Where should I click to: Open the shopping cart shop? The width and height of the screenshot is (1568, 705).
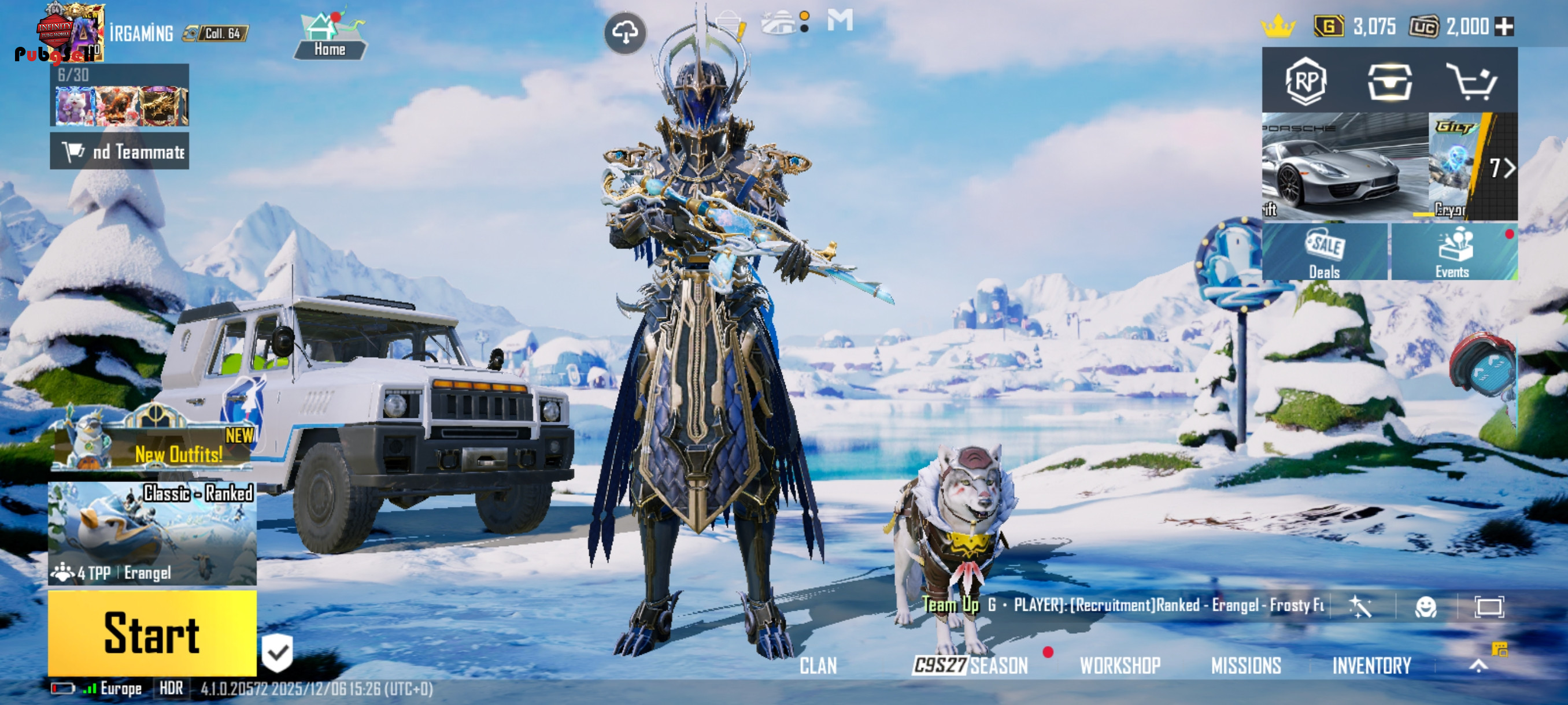point(1472,81)
